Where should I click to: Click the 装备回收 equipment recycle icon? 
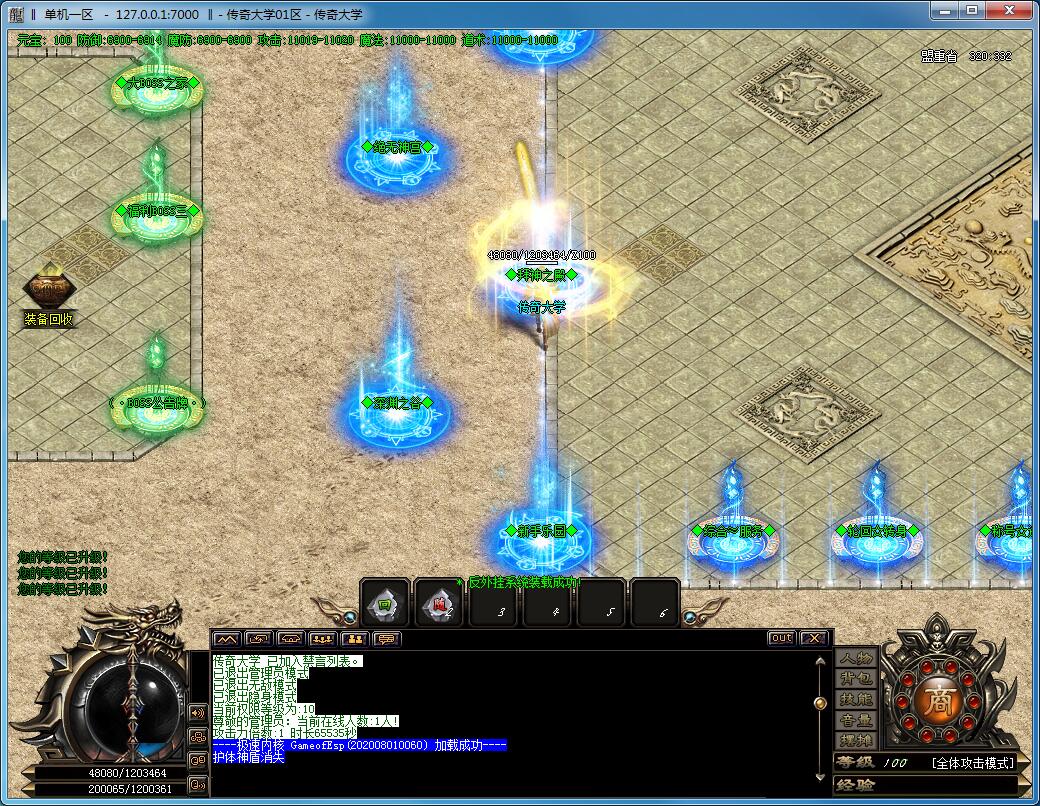point(48,292)
